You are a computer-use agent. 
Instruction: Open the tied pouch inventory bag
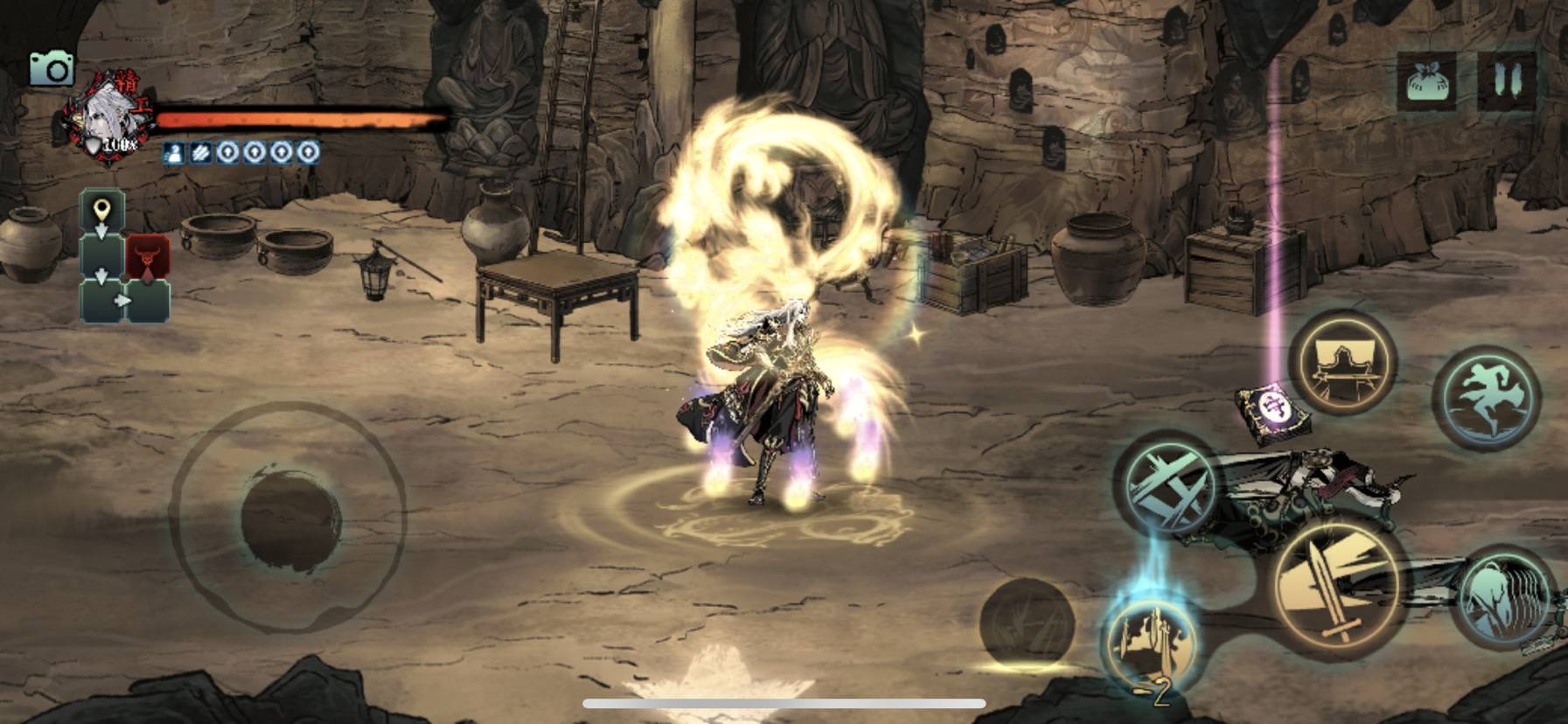[1427, 82]
